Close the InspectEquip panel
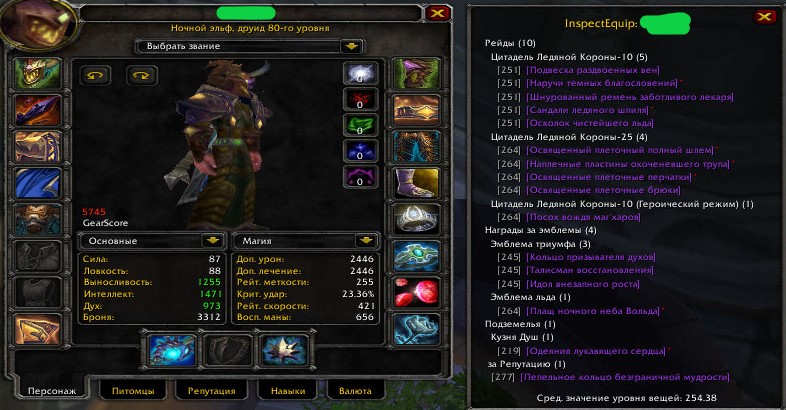 [x=763, y=17]
